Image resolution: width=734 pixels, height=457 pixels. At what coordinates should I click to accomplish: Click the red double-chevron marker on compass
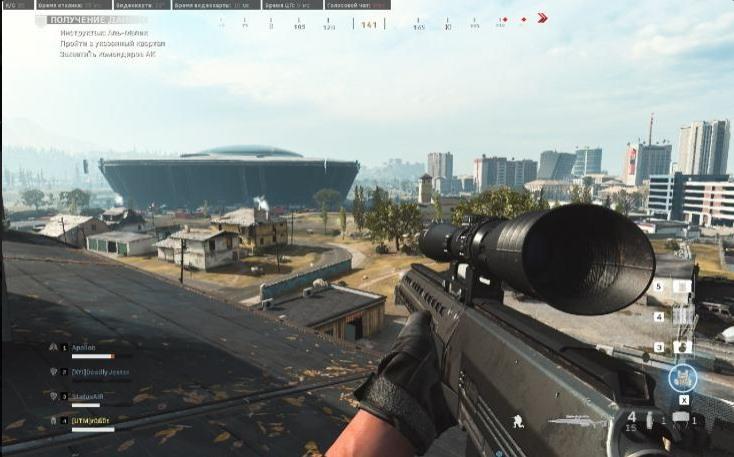pos(542,18)
